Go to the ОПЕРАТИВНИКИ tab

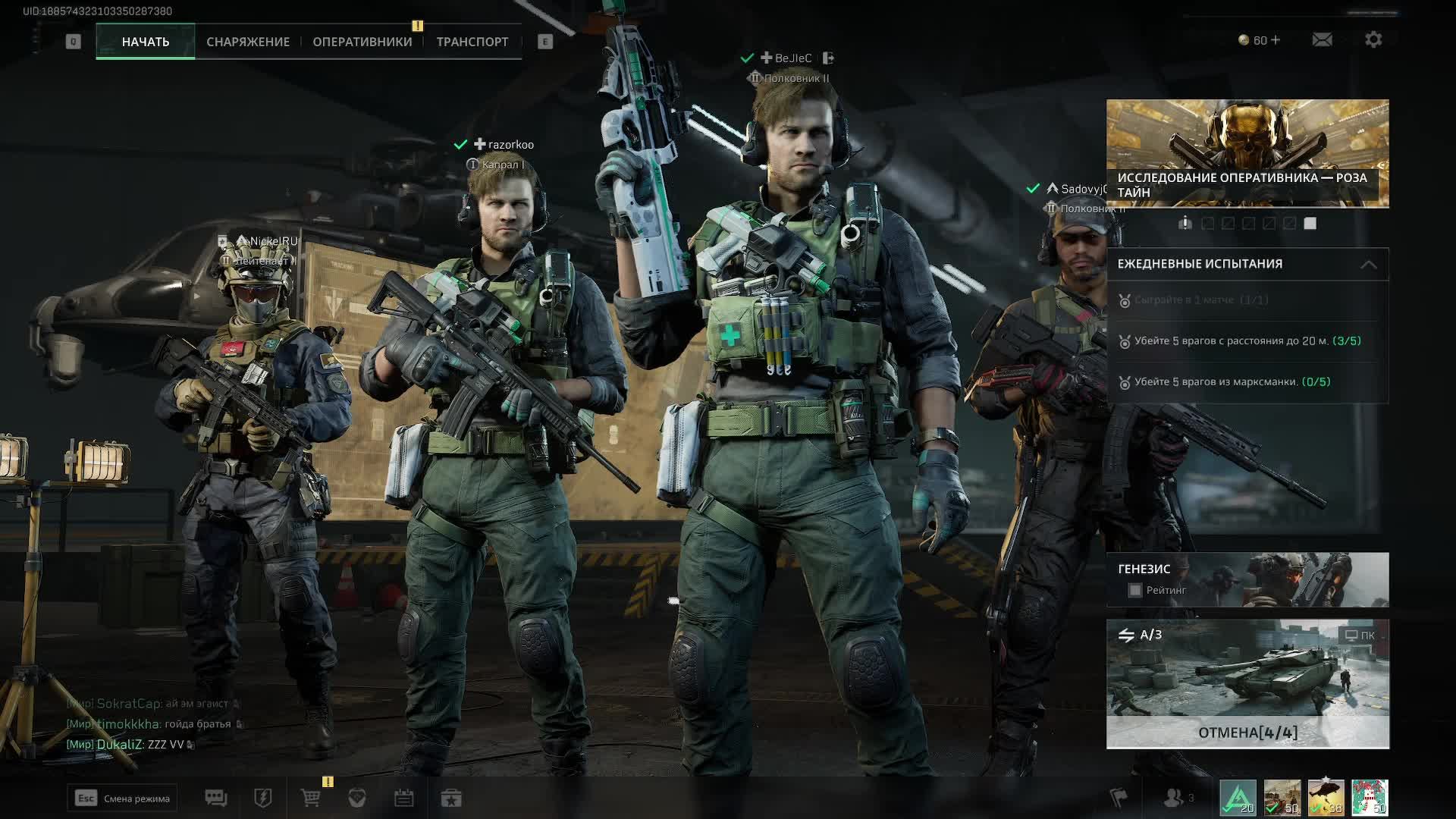(x=362, y=42)
